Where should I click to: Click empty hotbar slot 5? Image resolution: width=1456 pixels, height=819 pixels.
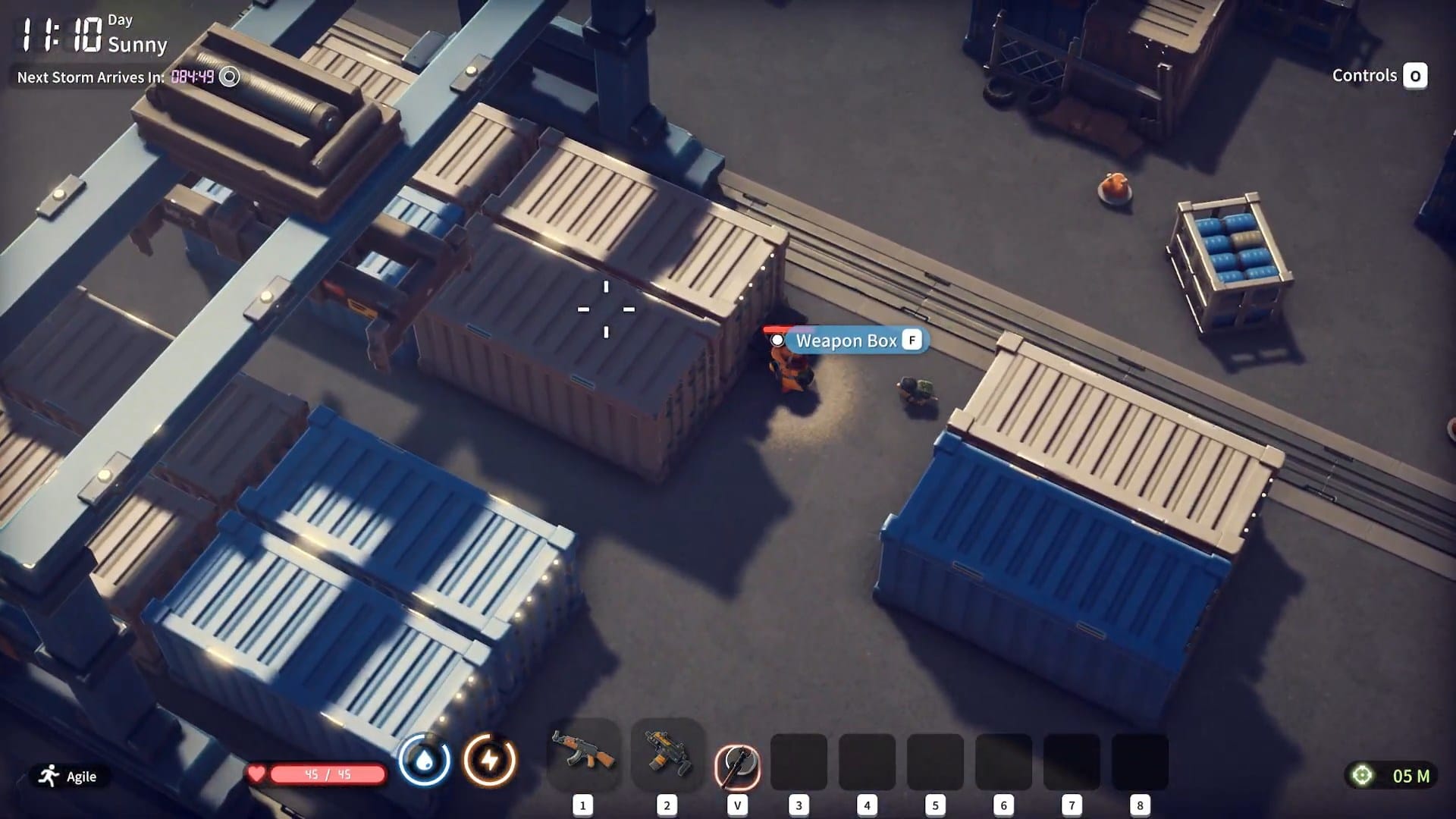[935, 762]
